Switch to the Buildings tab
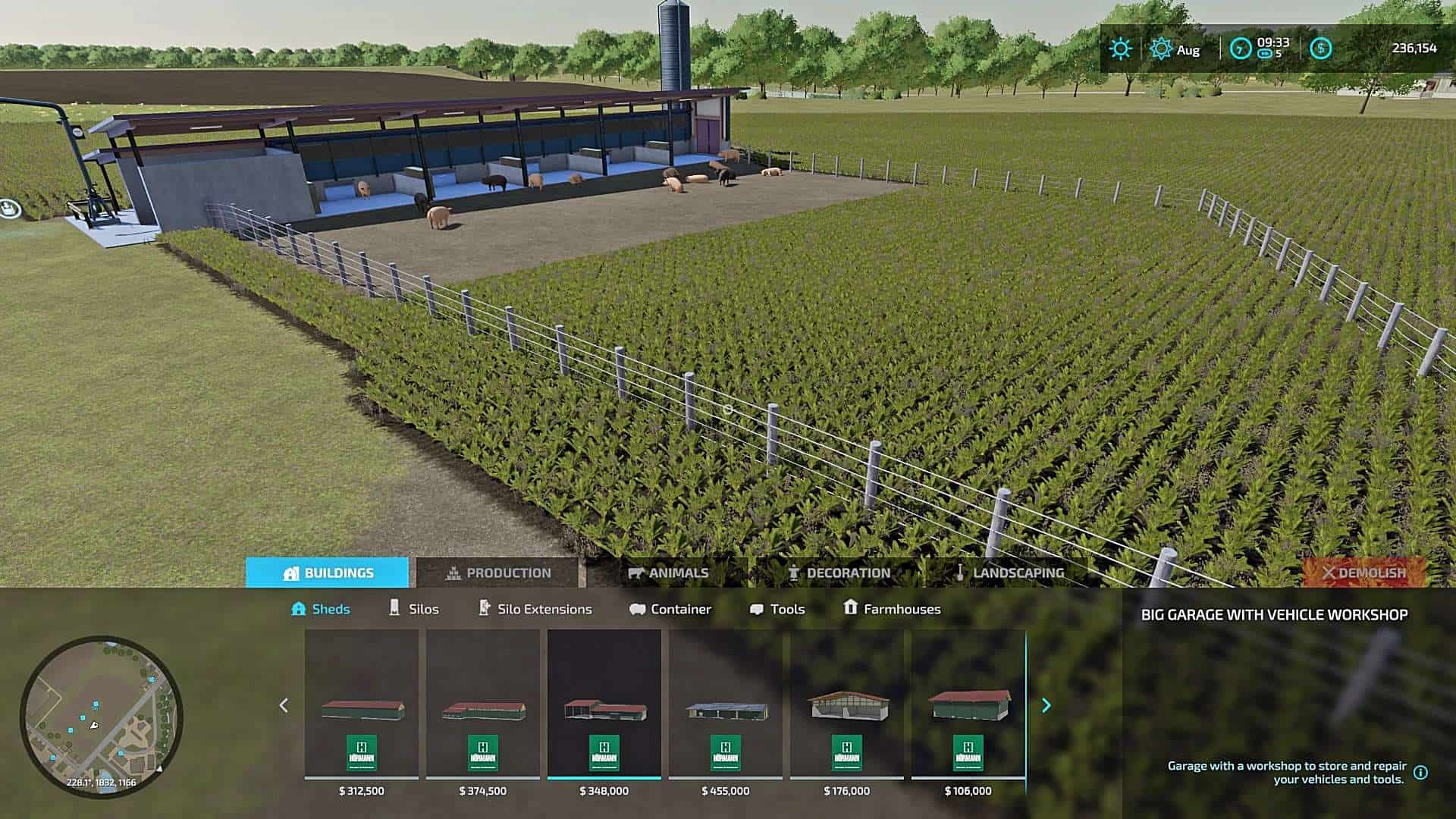 pyautogui.click(x=327, y=573)
